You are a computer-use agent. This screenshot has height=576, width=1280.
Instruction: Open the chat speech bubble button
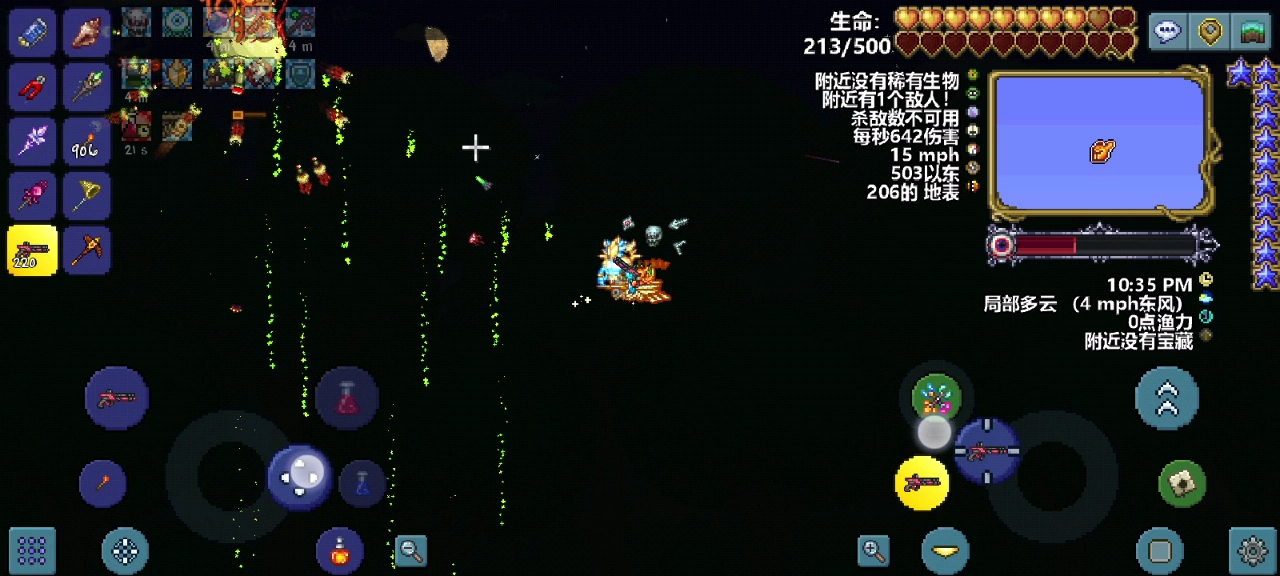tap(1167, 32)
